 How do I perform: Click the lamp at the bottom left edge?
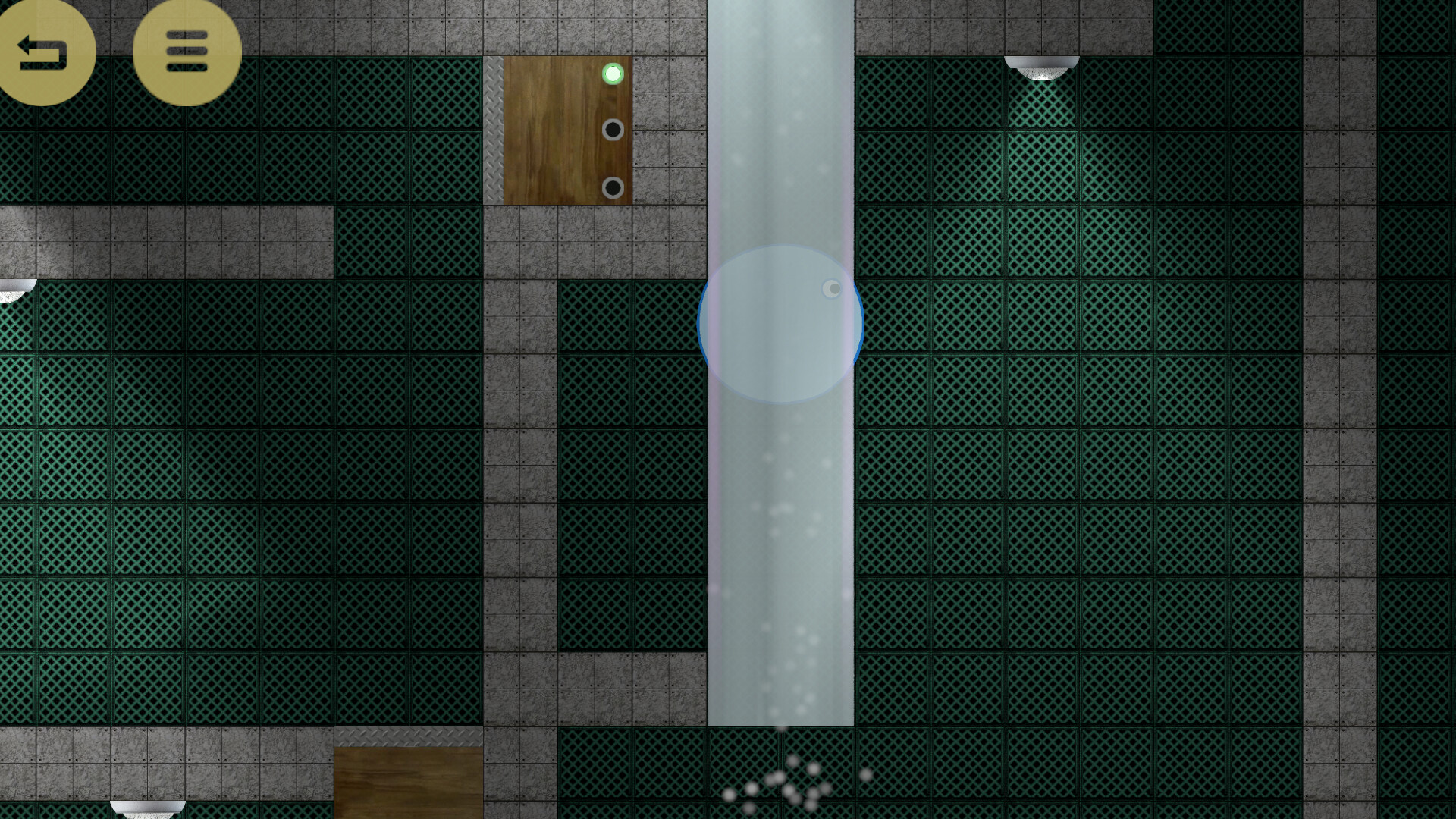pos(146,806)
